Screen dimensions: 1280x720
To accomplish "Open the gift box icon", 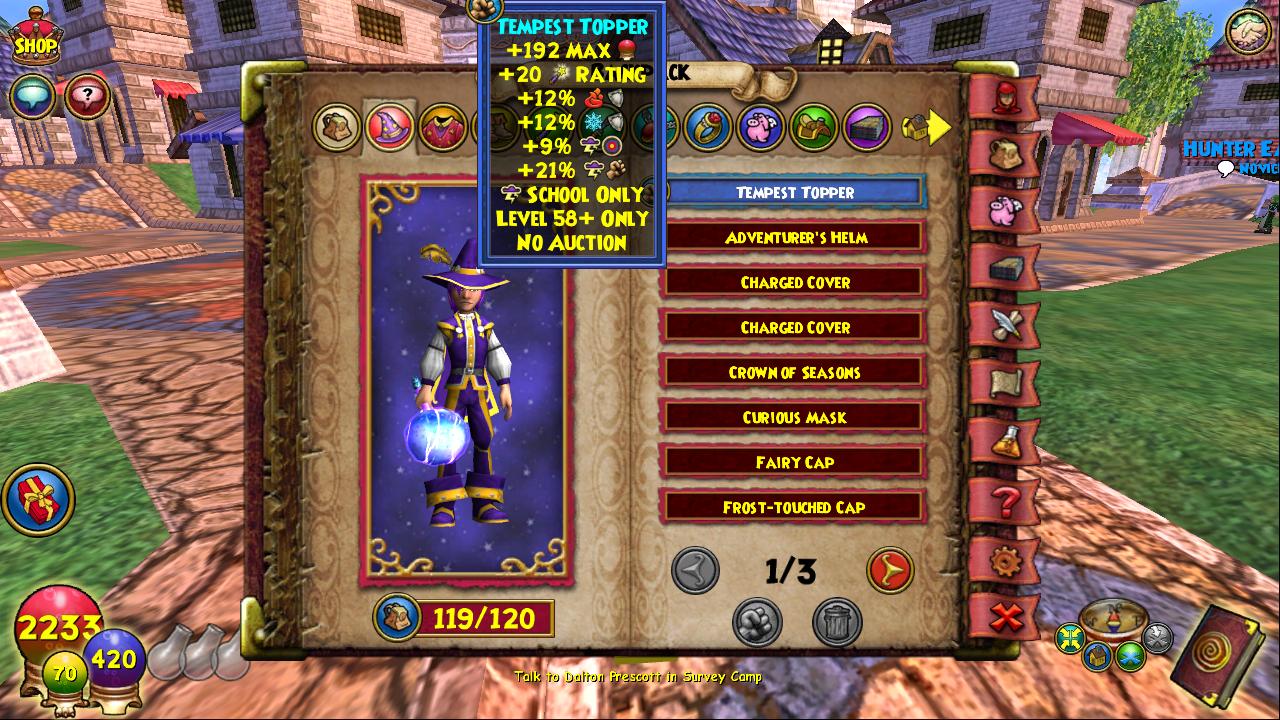I will click(38, 499).
